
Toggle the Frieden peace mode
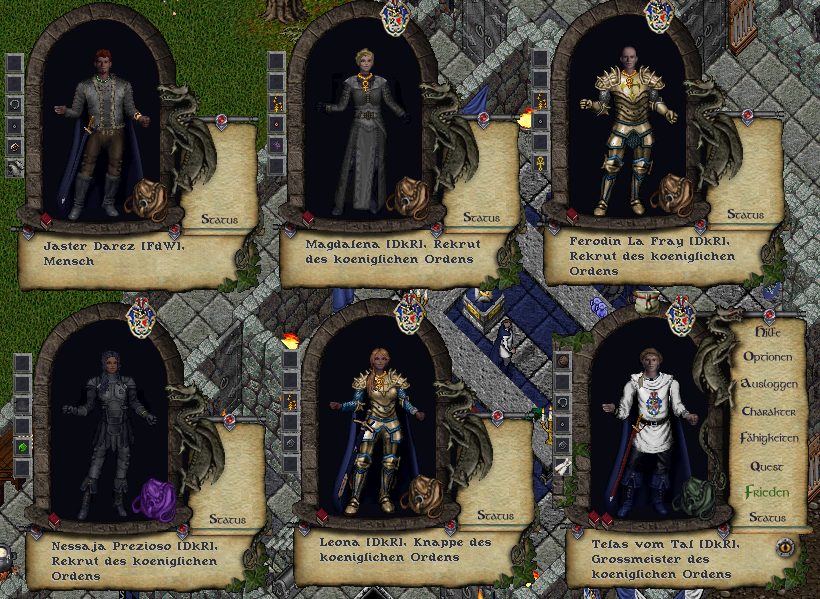(768, 492)
